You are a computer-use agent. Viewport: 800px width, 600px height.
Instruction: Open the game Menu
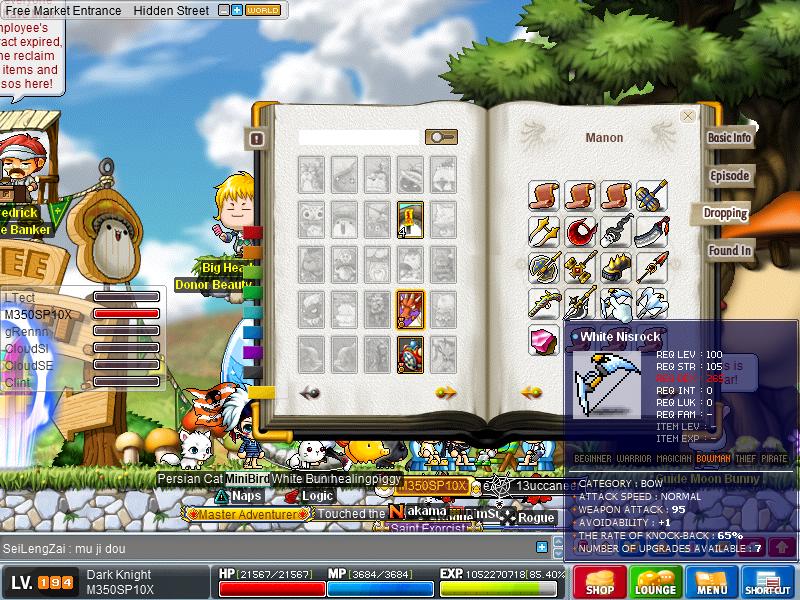tap(712, 581)
